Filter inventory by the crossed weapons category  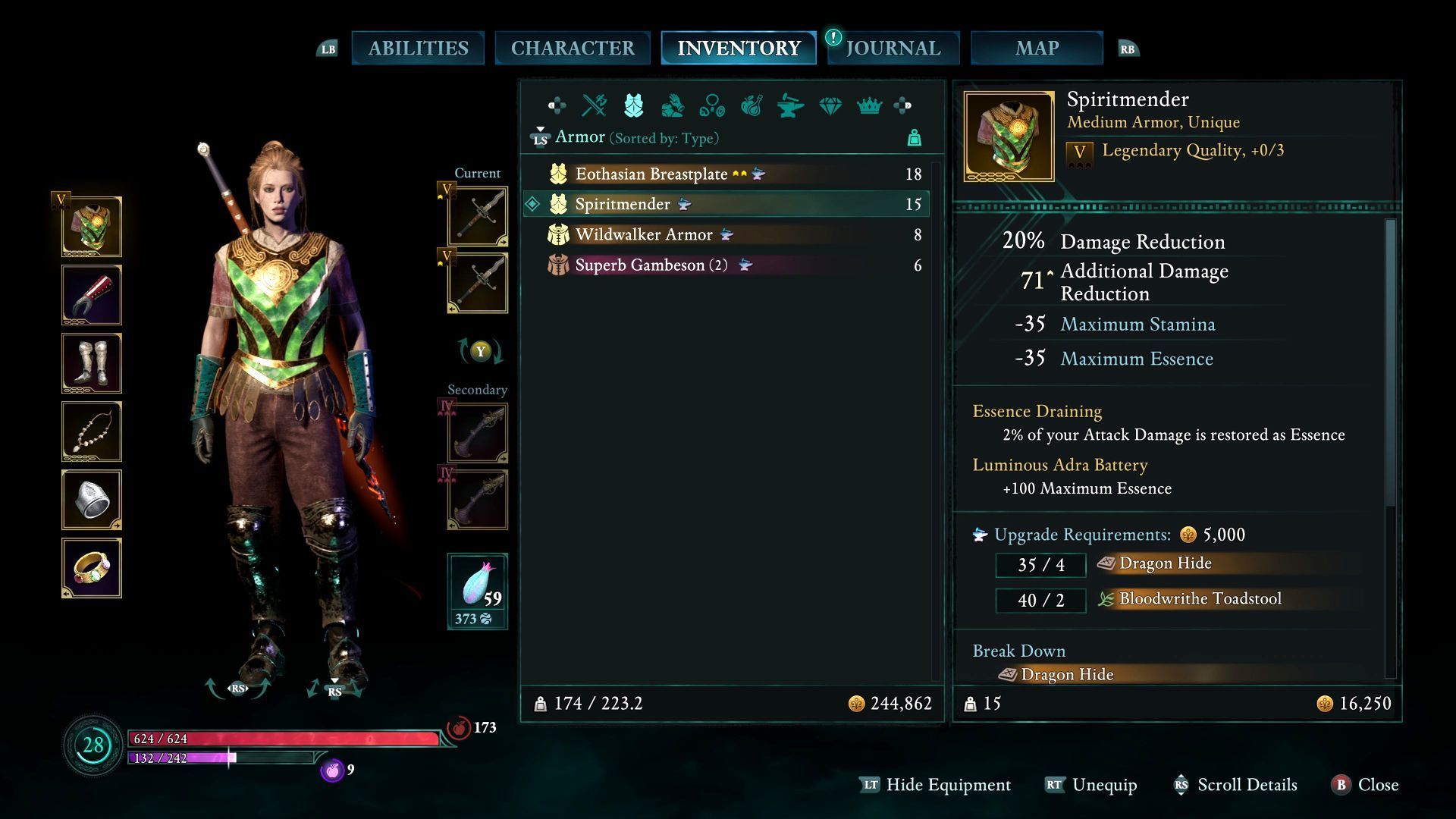(594, 105)
